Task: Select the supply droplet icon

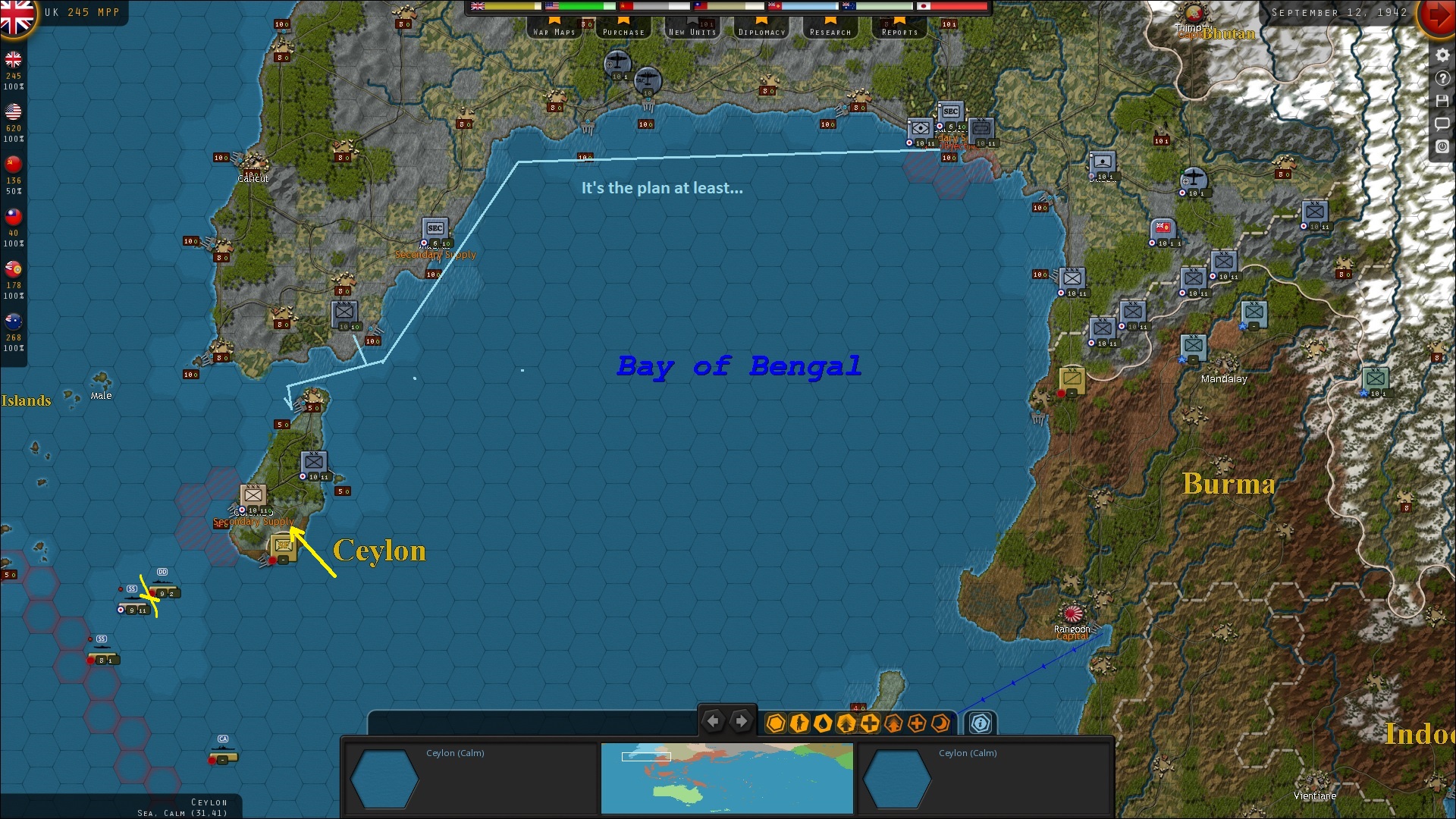Action: pos(824,723)
